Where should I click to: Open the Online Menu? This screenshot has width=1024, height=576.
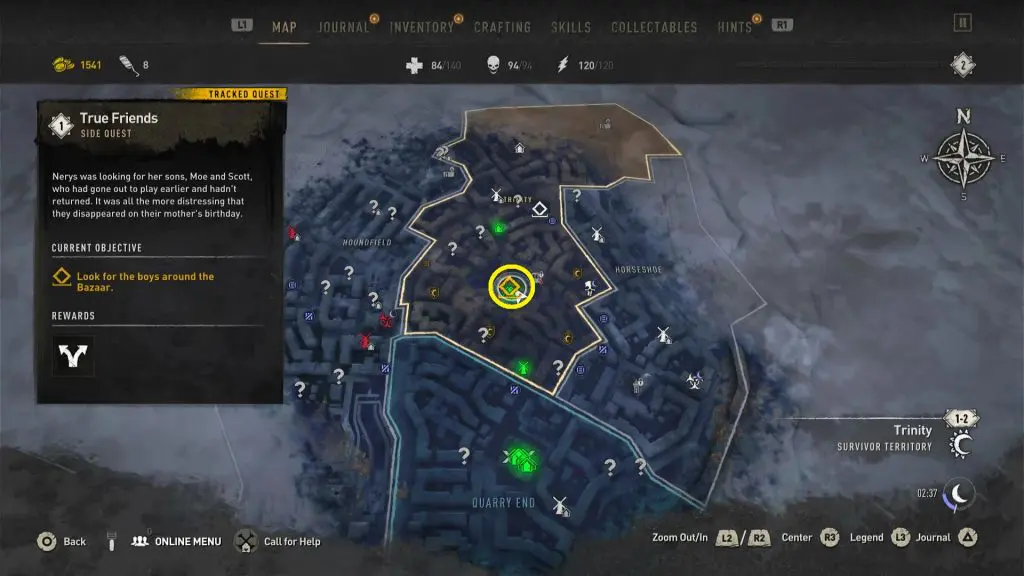[188, 541]
